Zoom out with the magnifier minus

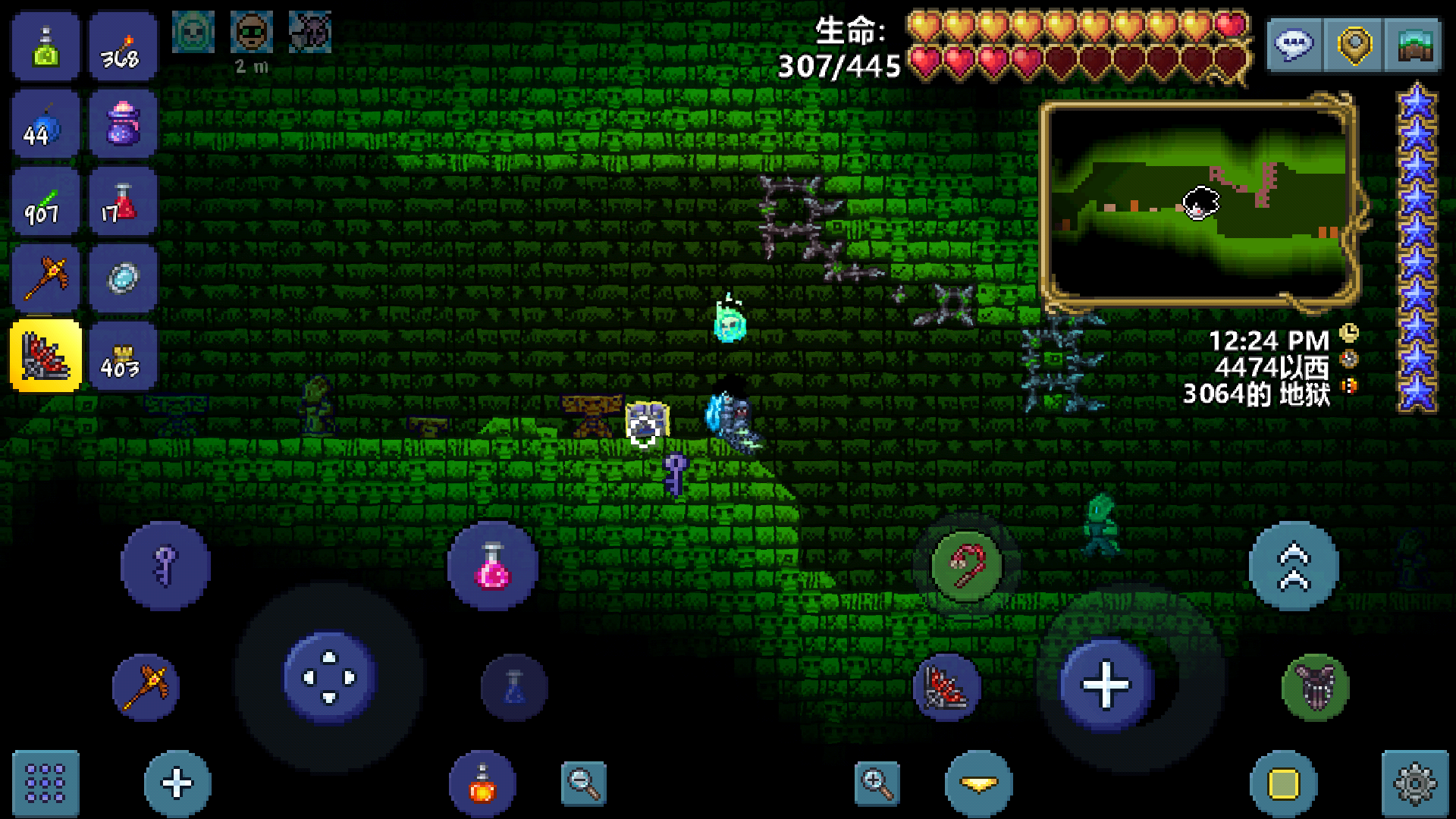coord(583,783)
